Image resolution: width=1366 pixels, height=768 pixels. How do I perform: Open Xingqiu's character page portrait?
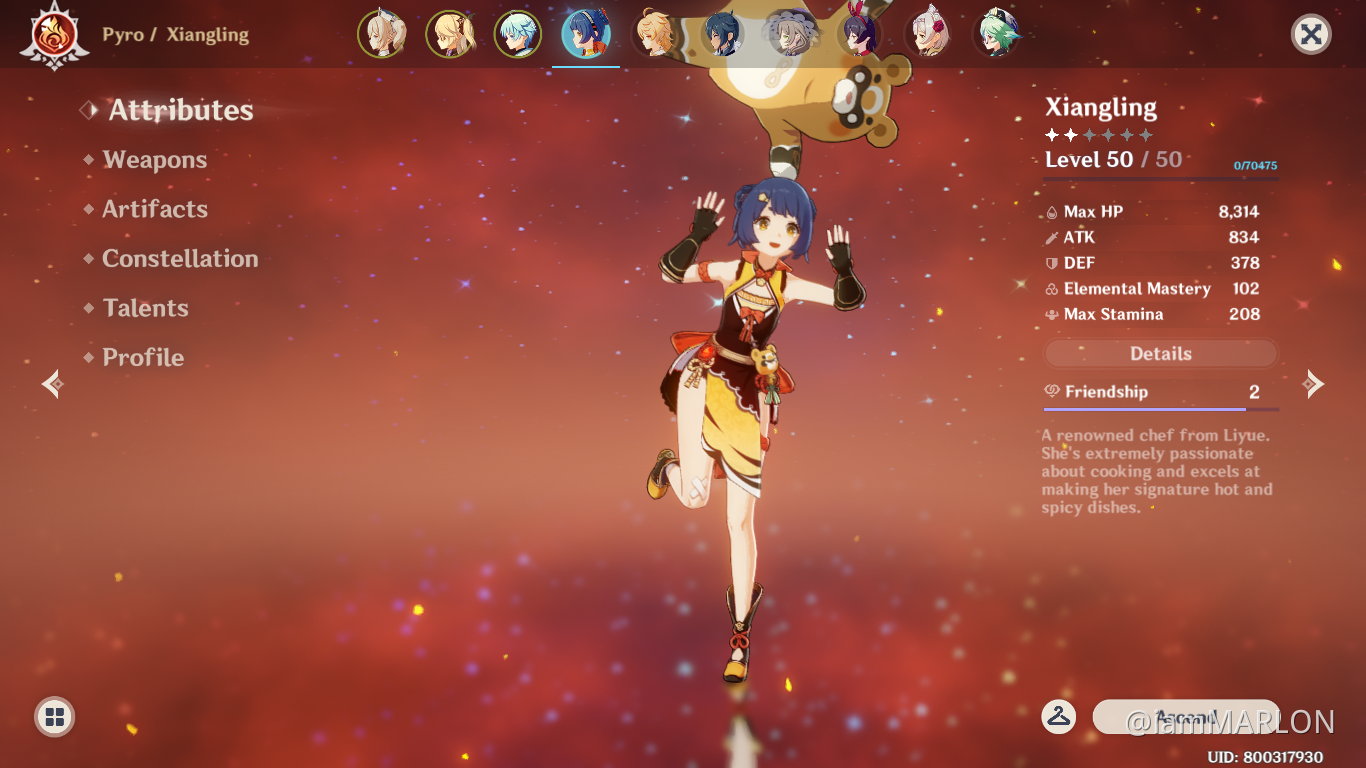[722, 33]
